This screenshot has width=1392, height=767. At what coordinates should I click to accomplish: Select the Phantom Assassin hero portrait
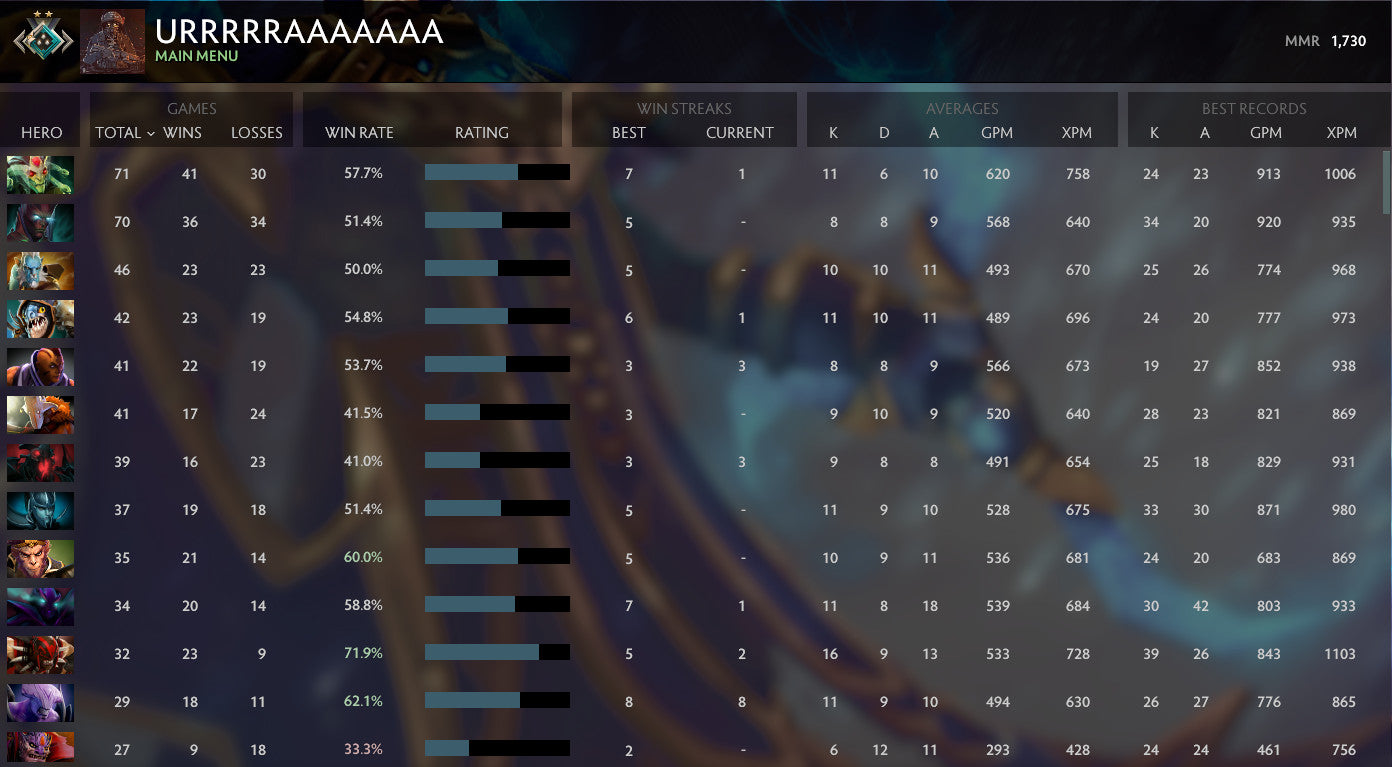coord(40,510)
